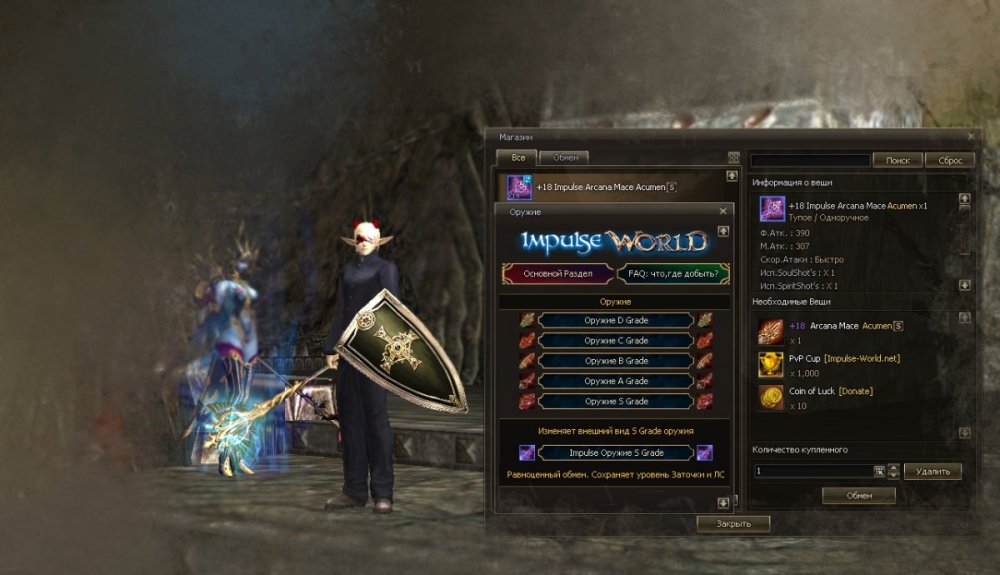The height and width of the screenshot is (575, 1000).
Task: Click the purchase quantity input field
Action: point(813,471)
